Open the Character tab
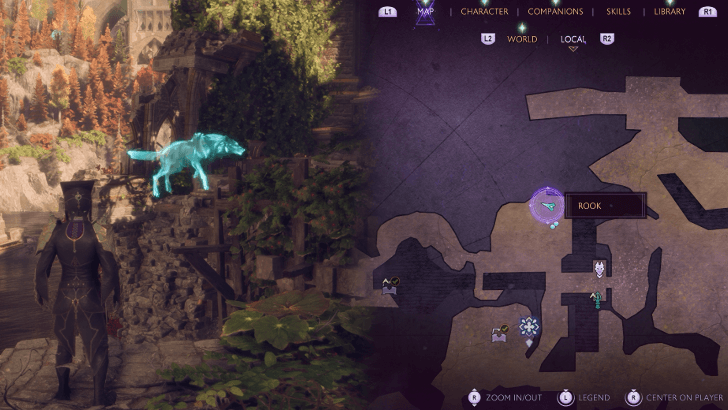This screenshot has height=410, width=728. [485, 12]
